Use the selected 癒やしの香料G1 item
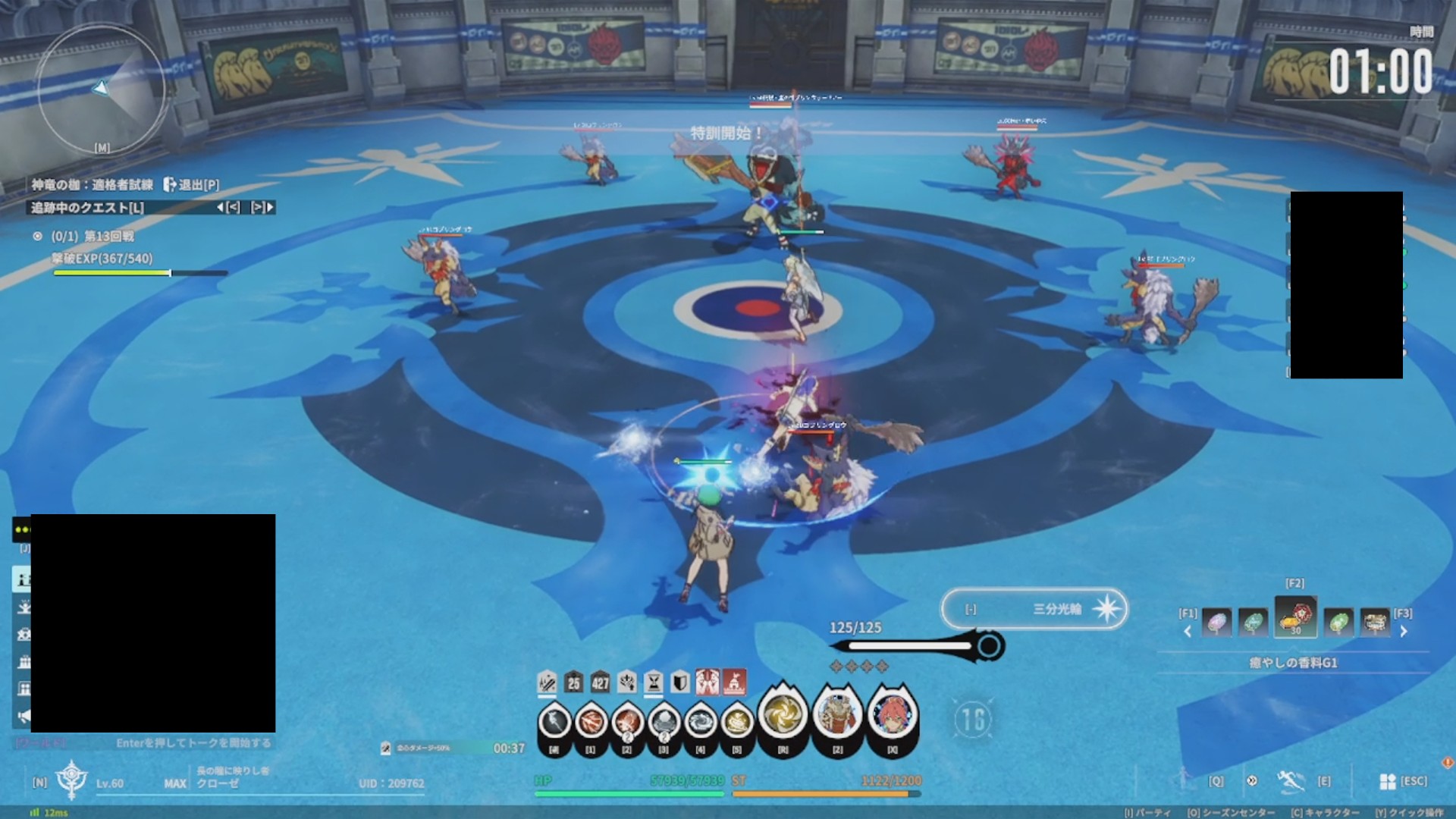 pos(1295,617)
